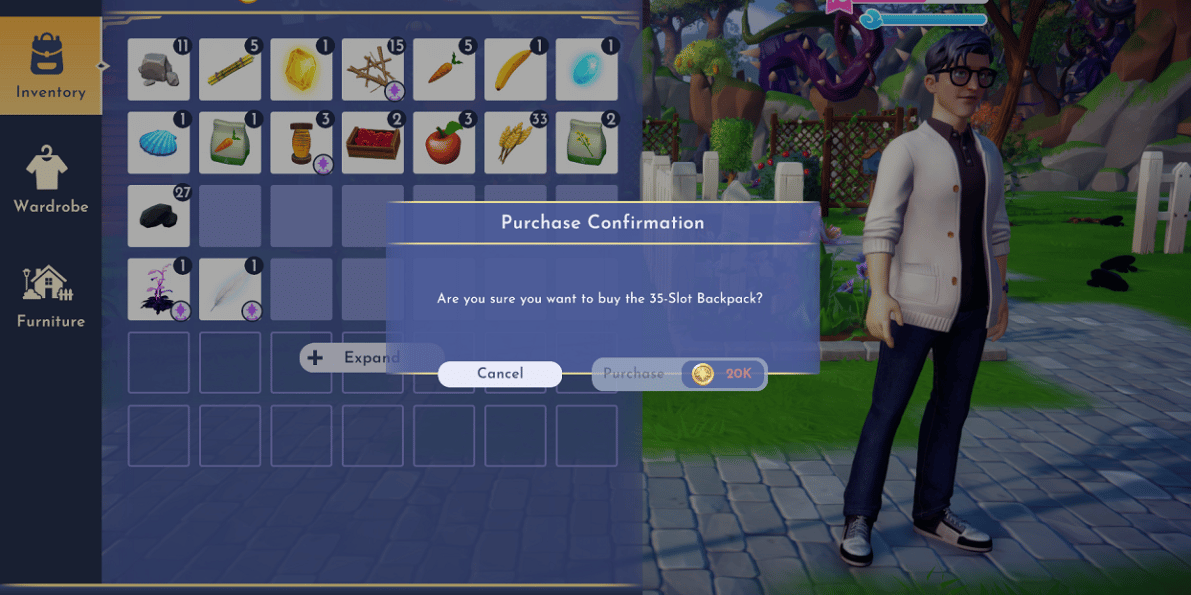Select the white feather slot
1191x595 pixels.
pyautogui.click(x=230, y=289)
